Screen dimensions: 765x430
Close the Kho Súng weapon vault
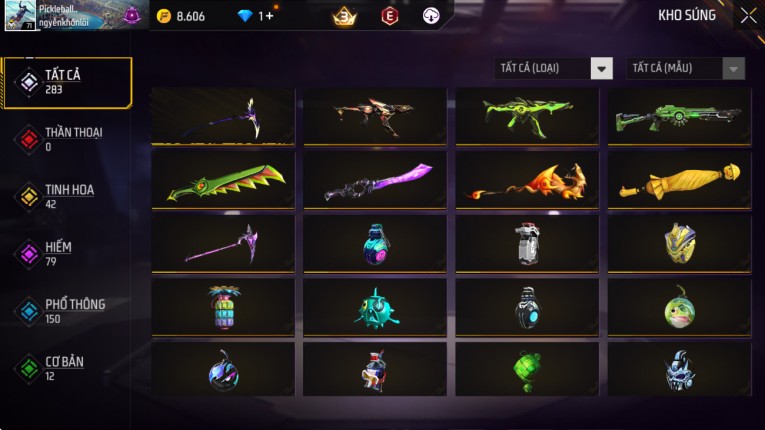pyautogui.click(x=748, y=16)
